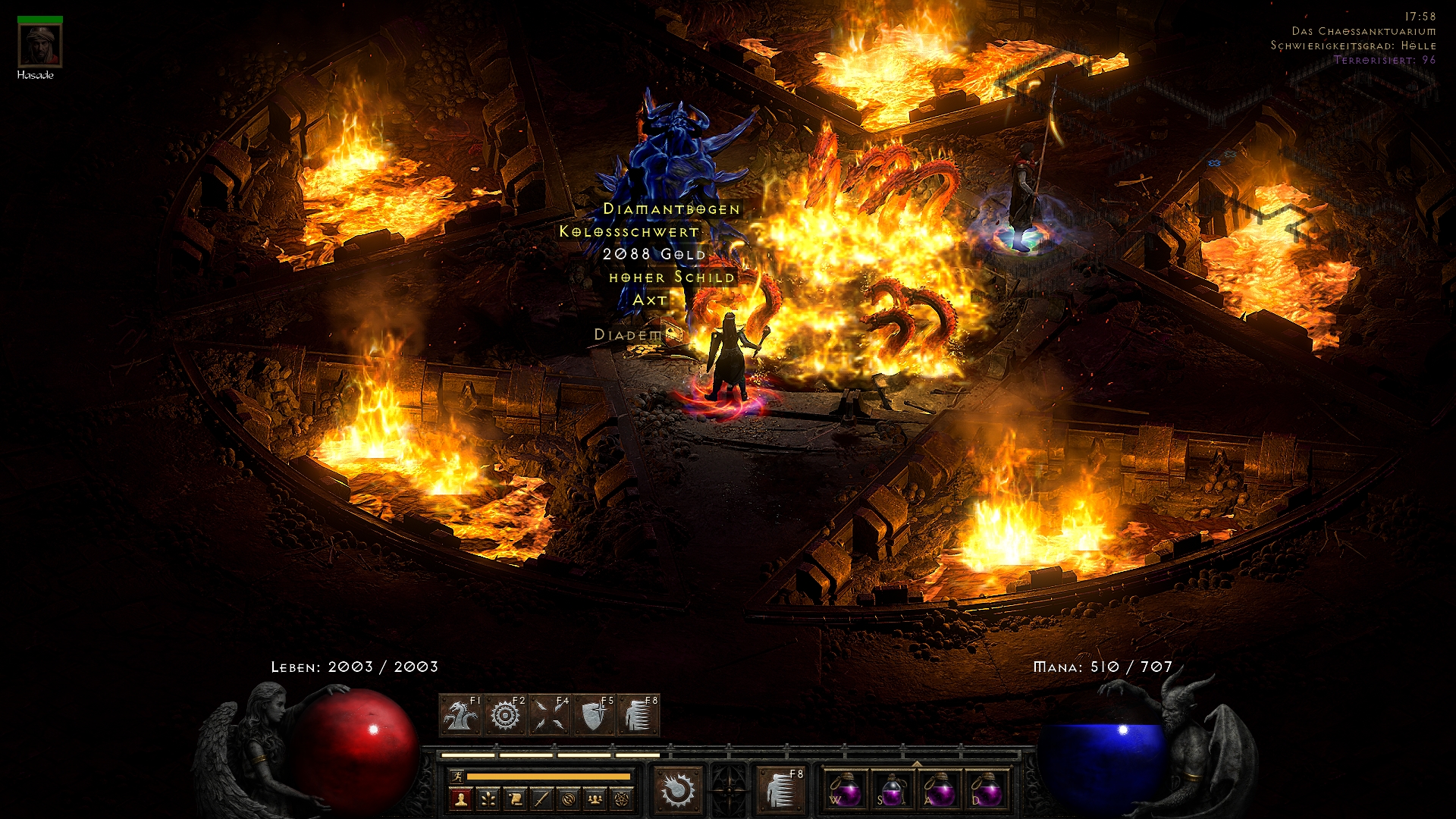Open the quest scroll button
This screenshot has height=819, width=1456.
click(515, 799)
